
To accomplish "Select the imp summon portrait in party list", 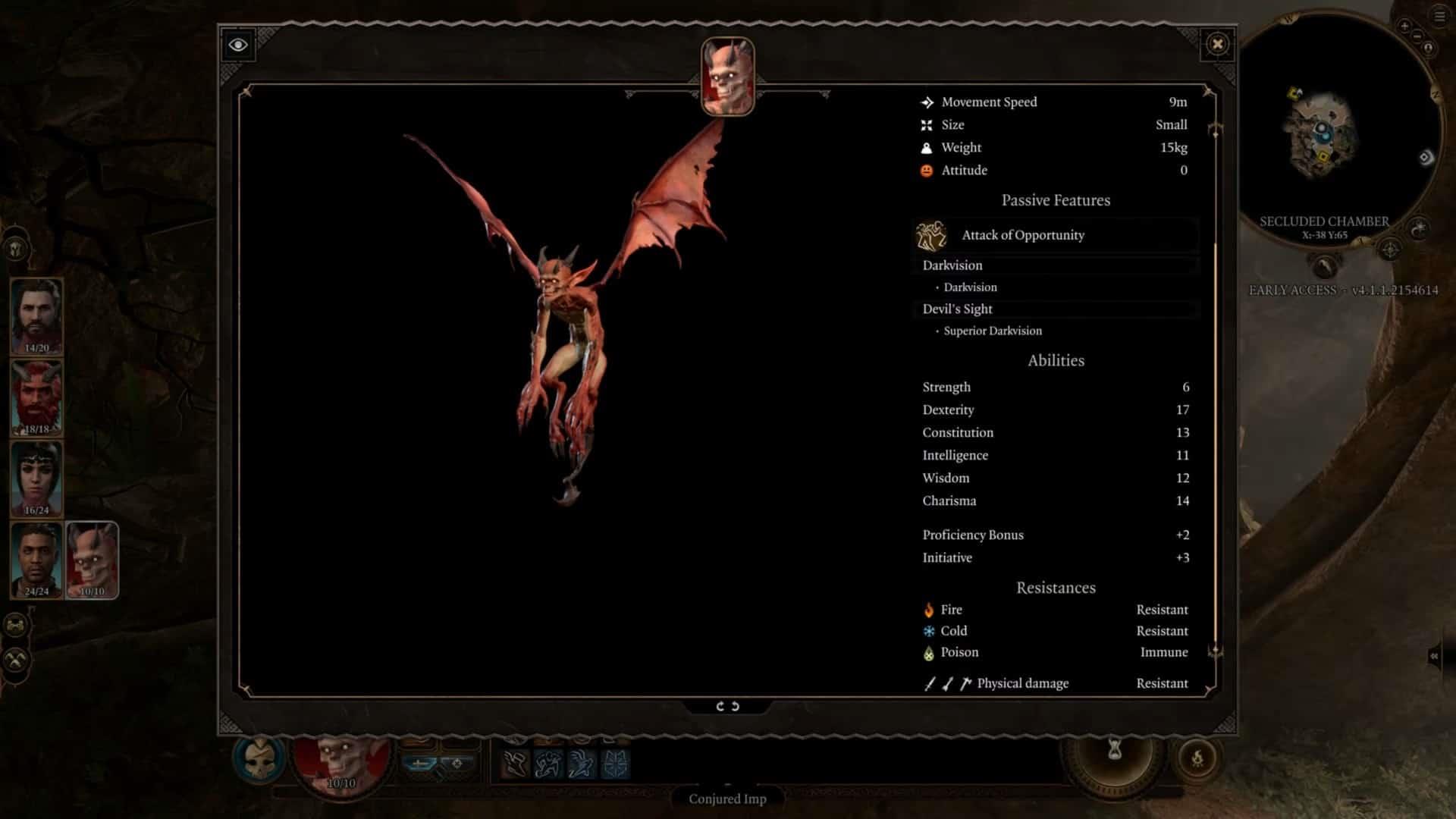I will pyautogui.click(x=92, y=560).
